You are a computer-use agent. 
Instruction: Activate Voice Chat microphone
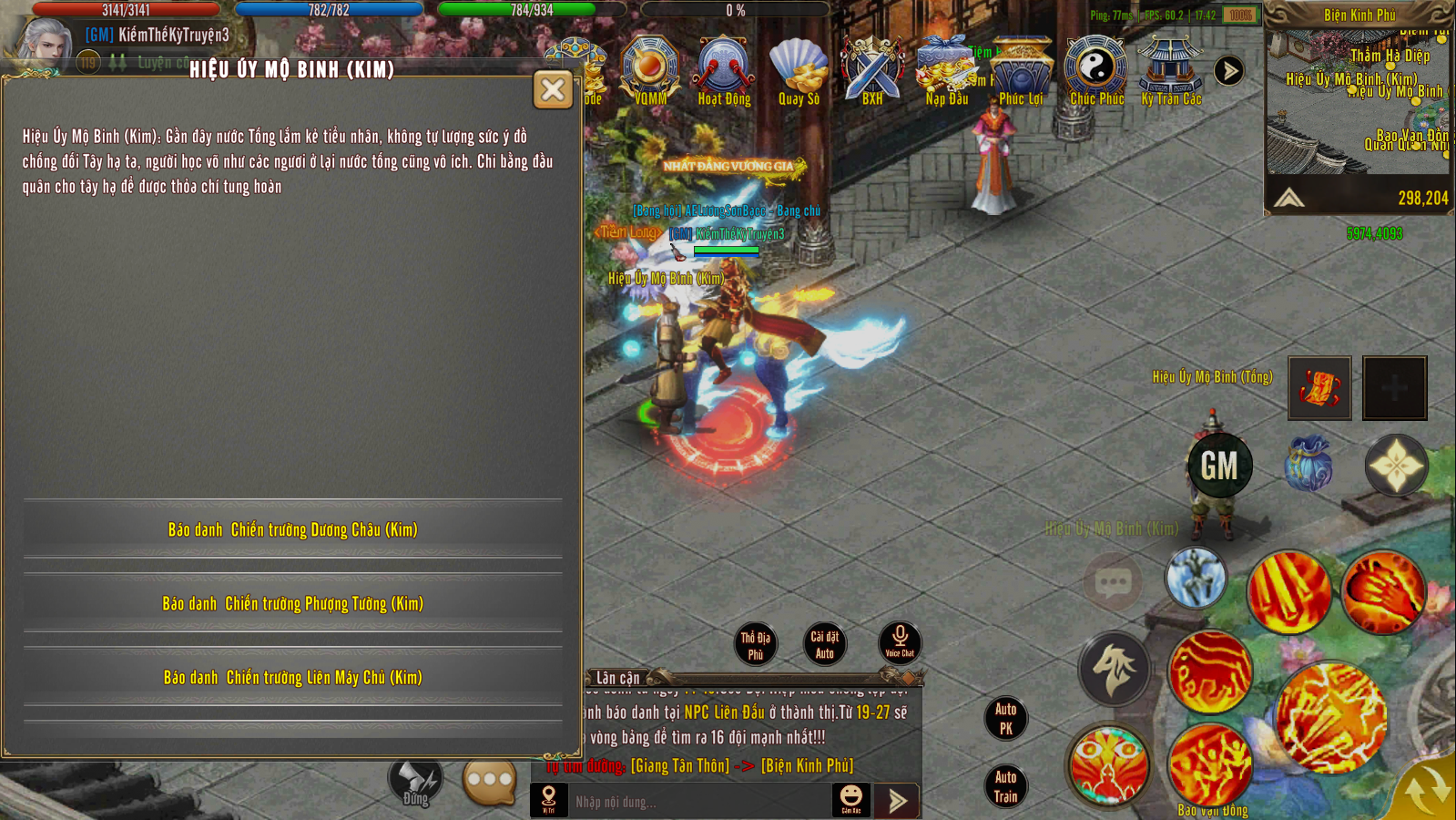tap(900, 641)
